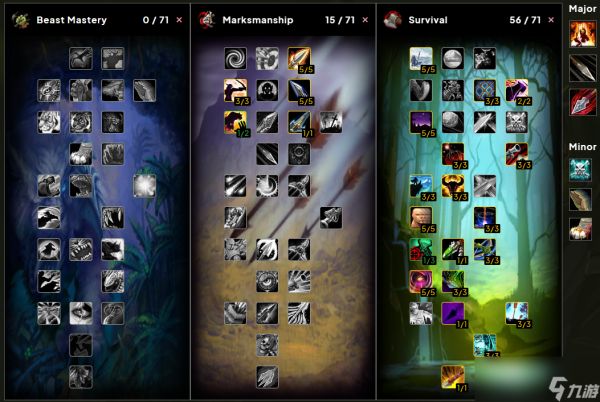Image resolution: width=600 pixels, height=402 pixels.
Task: Open the fiery top Major glyph
Action: click(582, 35)
